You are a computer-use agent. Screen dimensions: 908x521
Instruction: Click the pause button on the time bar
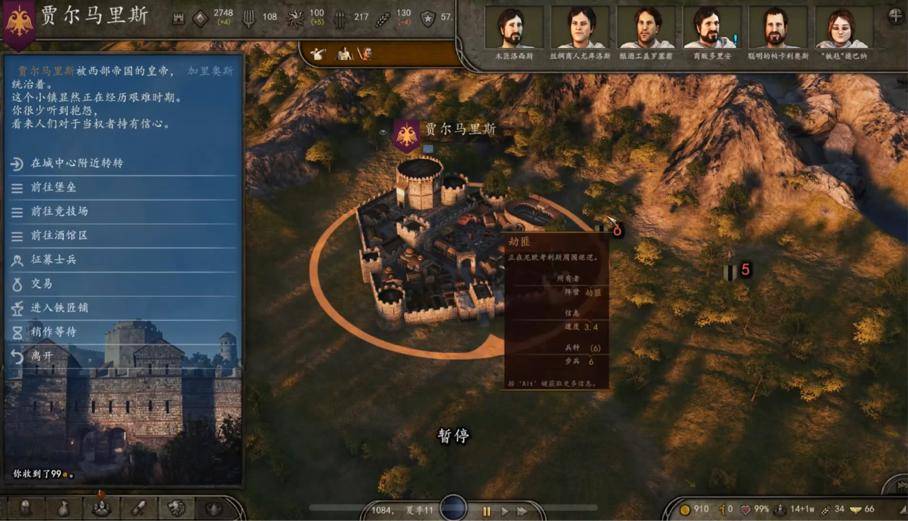click(487, 511)
